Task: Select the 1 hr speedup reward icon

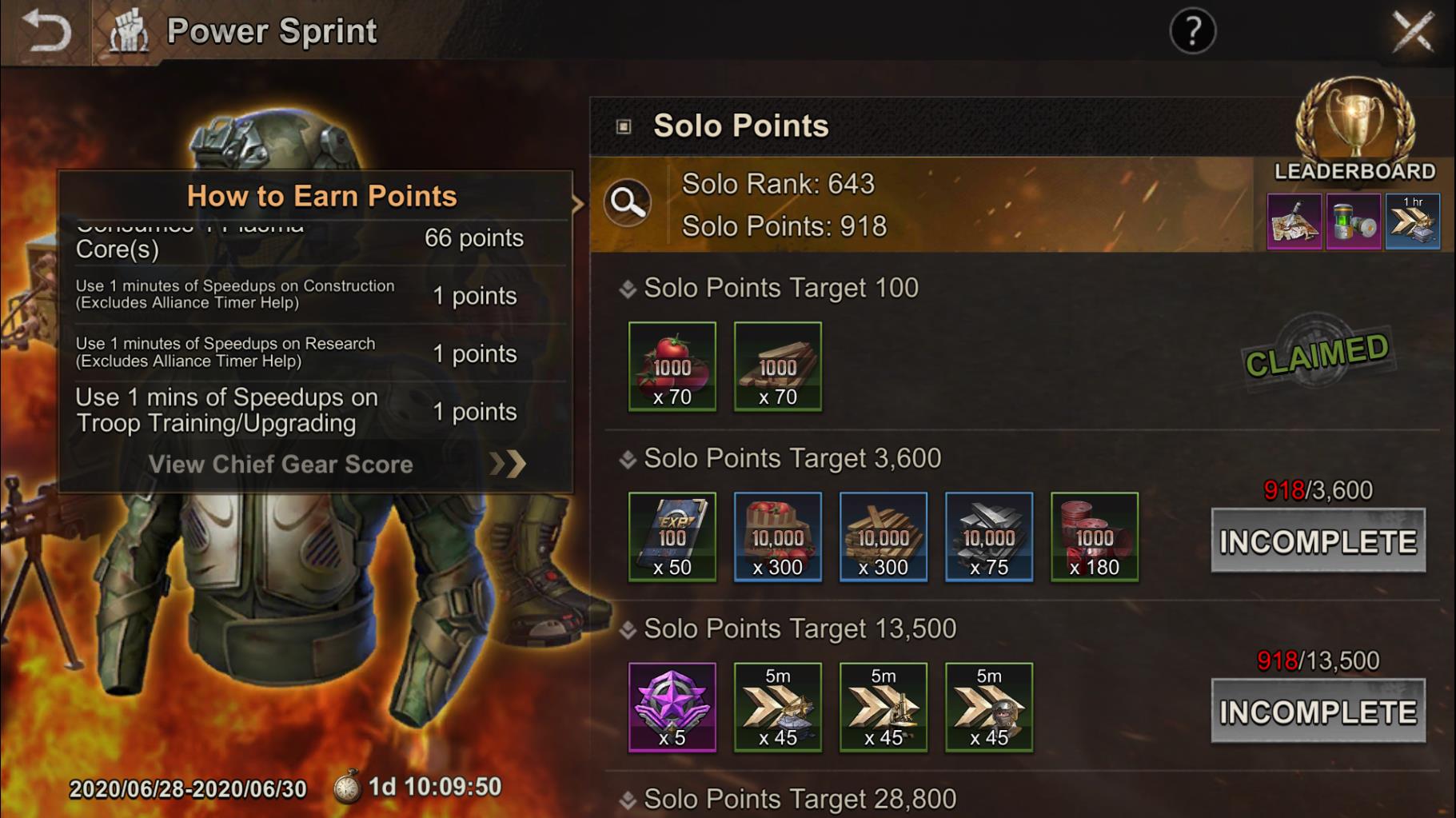Action: pyautogui.click(x=1412, y=221)
